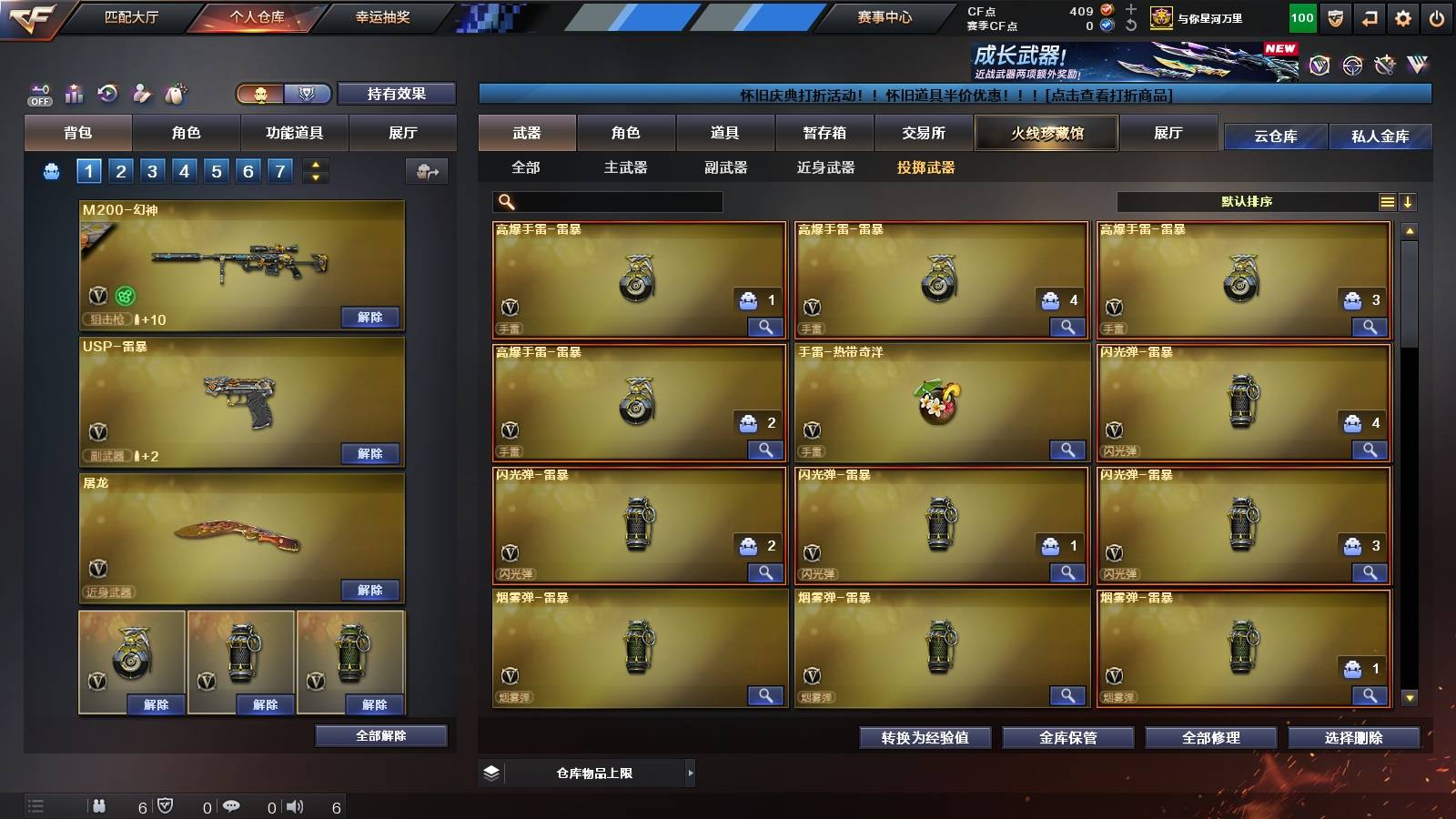
Task: Click the chat bubble icon on bottom bar
Action: [x=231, y=805]
